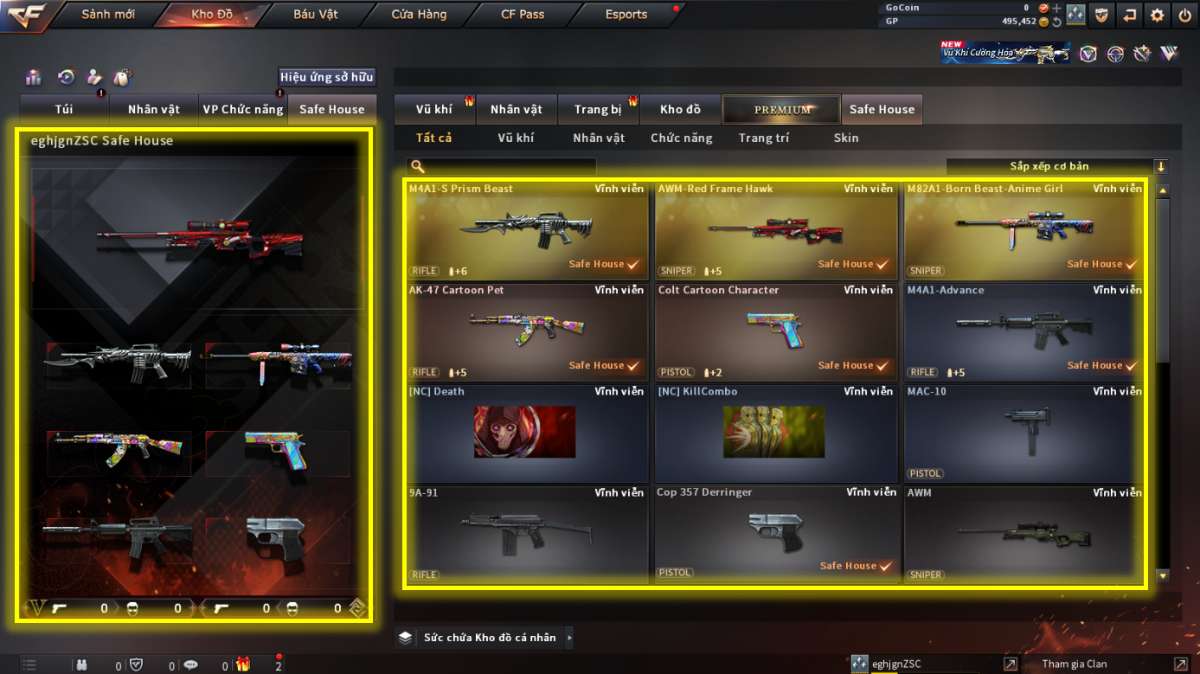1200x674 pixels.
Task: Click the Hiệu ứng sở hữu button
Action: click(x=326, y=77)
